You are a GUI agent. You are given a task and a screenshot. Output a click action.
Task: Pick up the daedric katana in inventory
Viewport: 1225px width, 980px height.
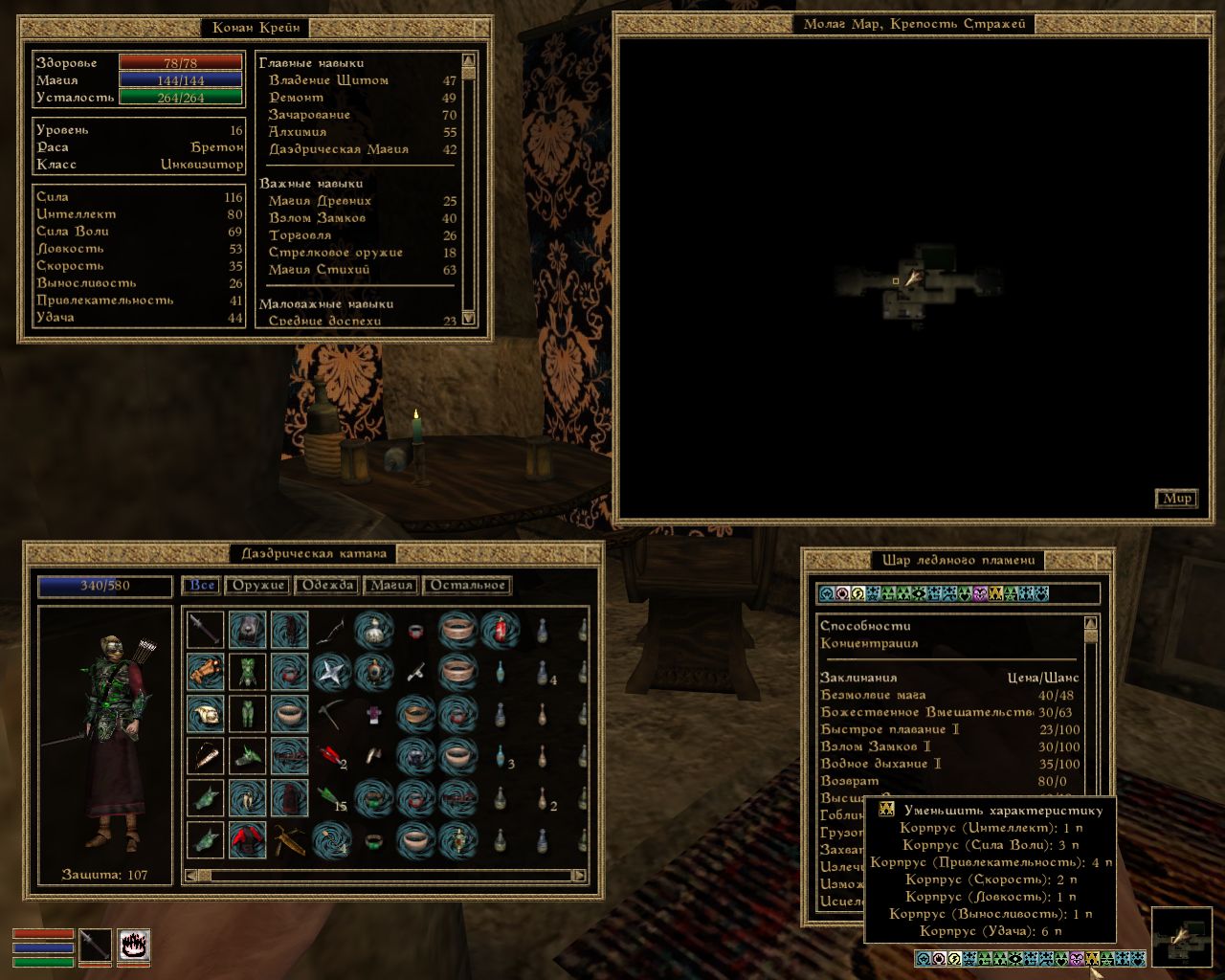[205, 629]
